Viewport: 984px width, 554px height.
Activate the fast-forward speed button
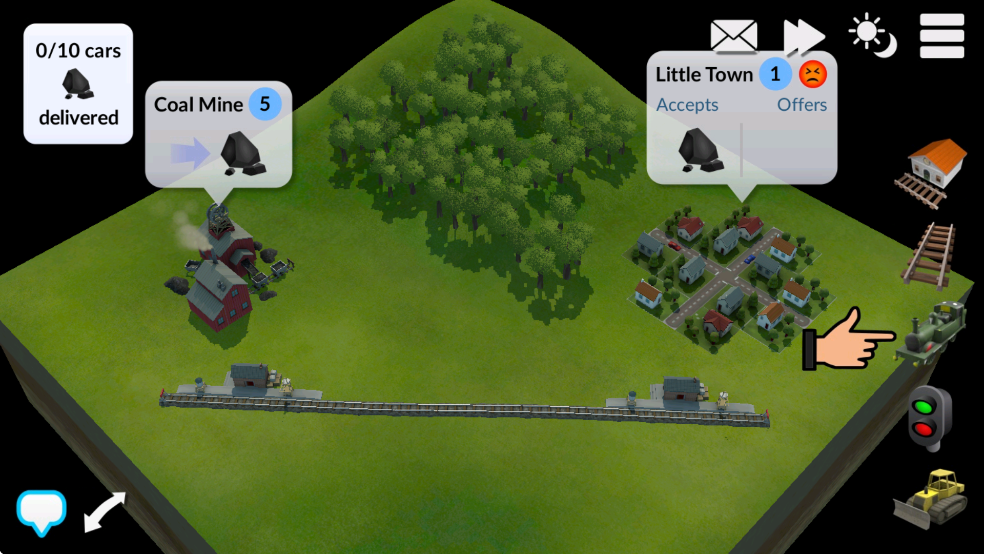[x=803, y=36]
